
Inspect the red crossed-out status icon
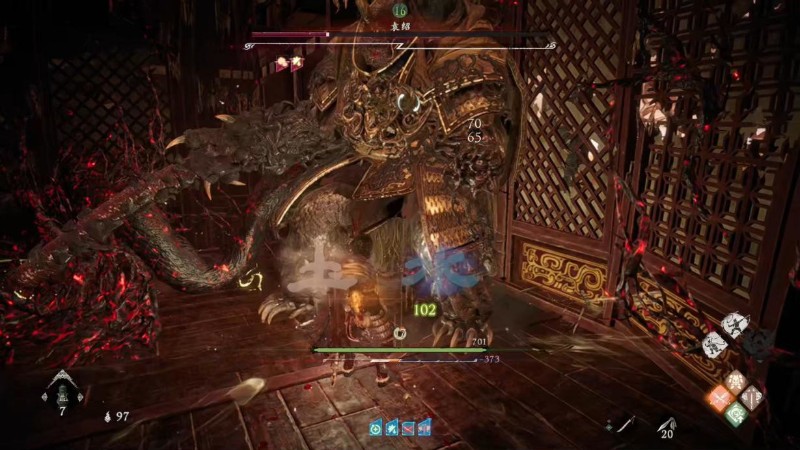407,428
